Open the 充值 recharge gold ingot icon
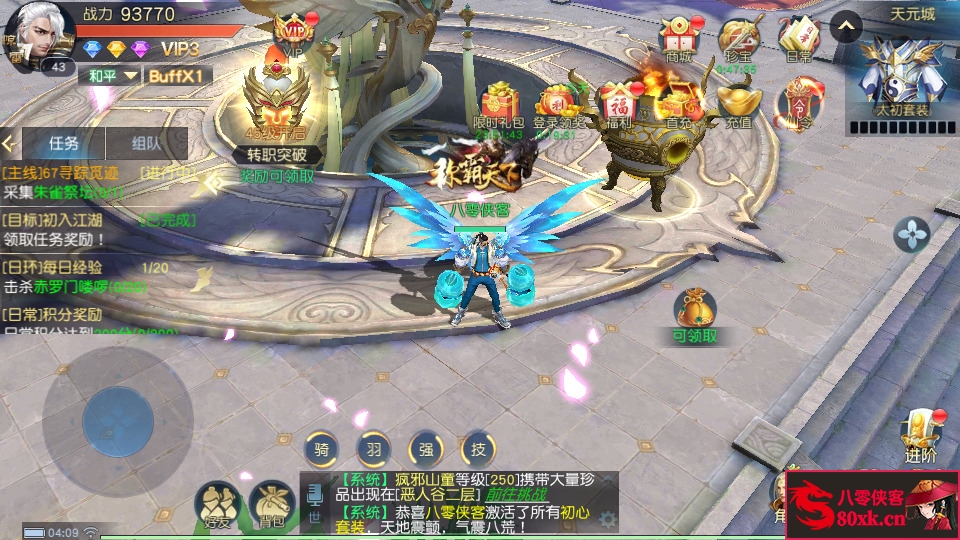Viewport: 960px width, 540px height. coord(739,104)
